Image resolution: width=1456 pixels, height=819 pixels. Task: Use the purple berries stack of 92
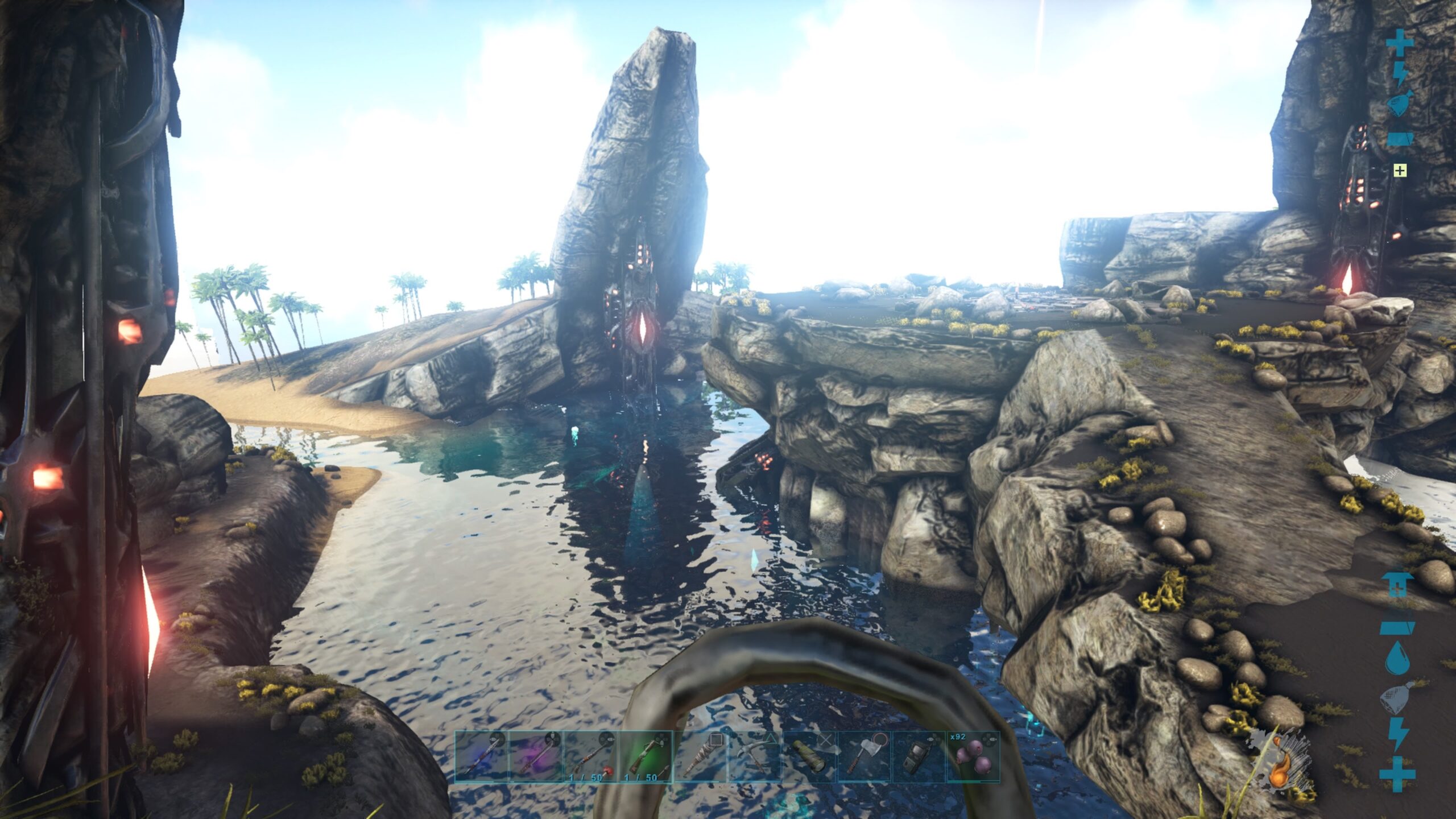click(x=973, y=756)
